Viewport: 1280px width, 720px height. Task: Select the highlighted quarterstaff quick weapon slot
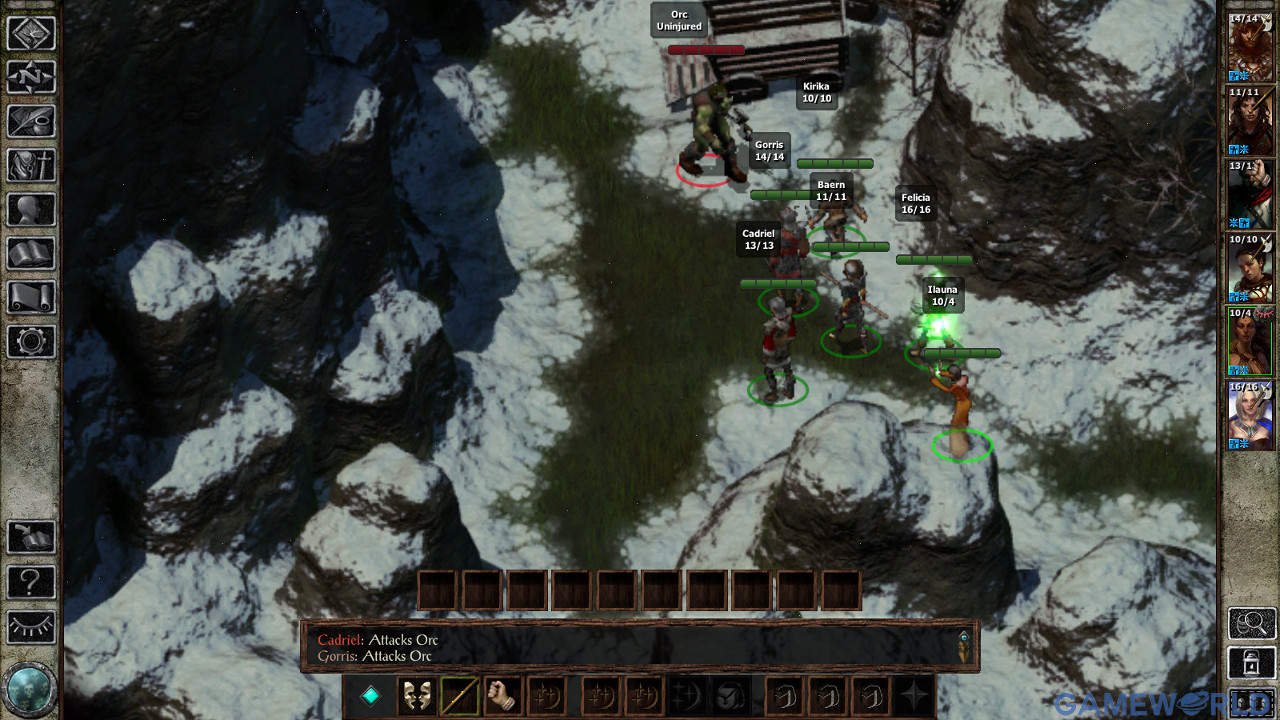(460, 696)
